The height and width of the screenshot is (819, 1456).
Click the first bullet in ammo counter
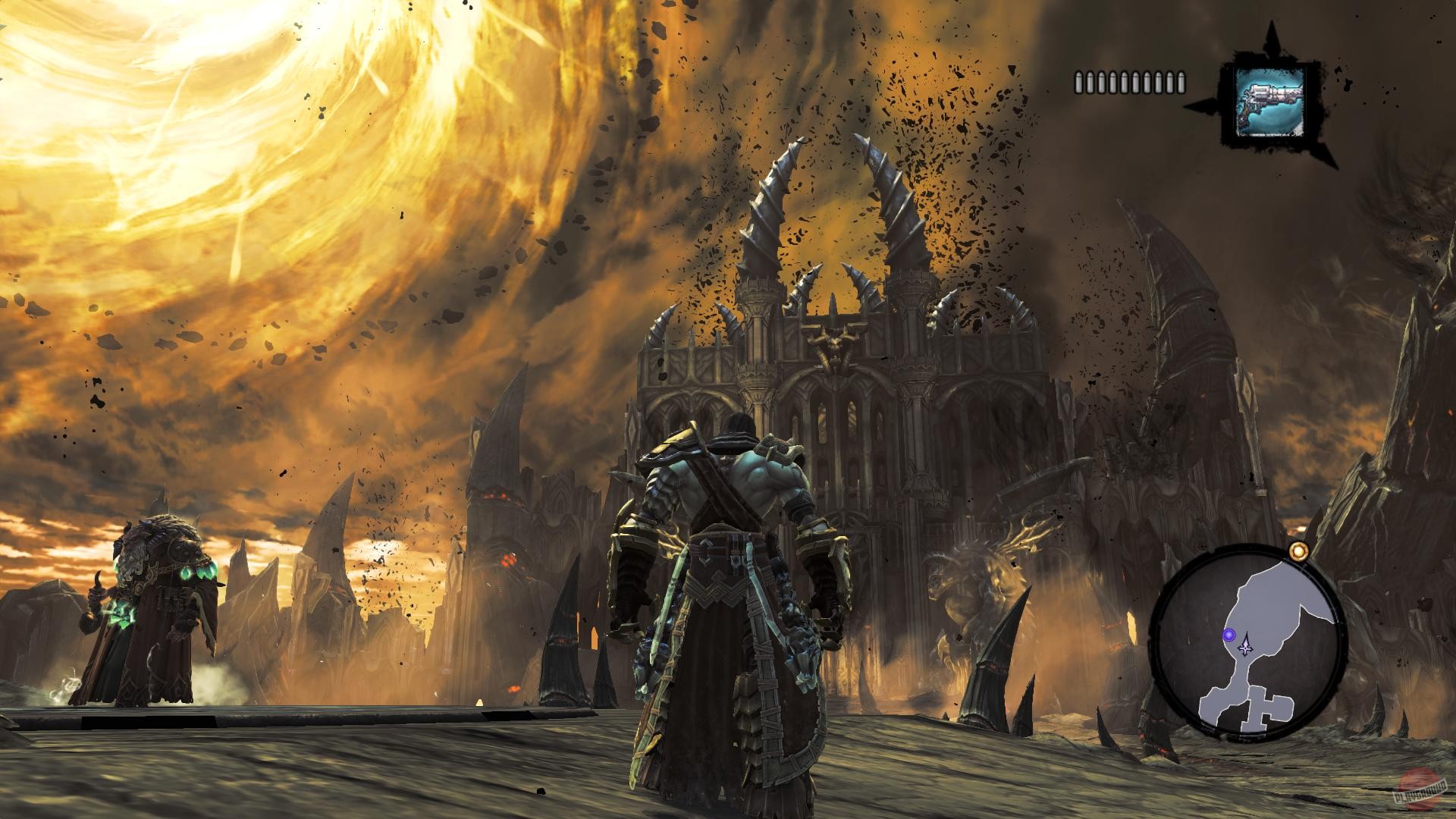[x=1079, y=82]
